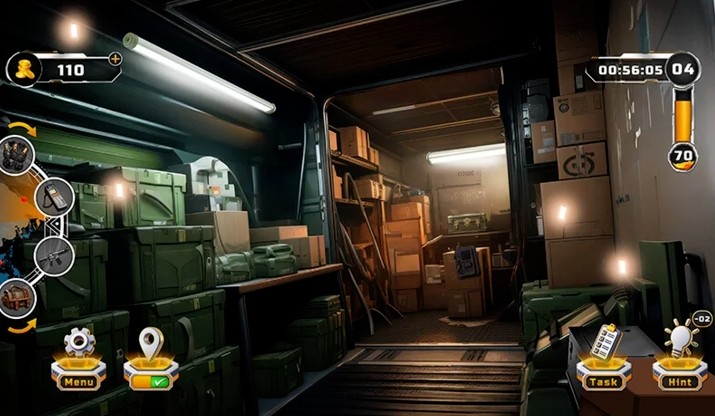Rotate item wheel with the lower arrow
The width and height of the screenshot is (715, 416).
(22, 325)
